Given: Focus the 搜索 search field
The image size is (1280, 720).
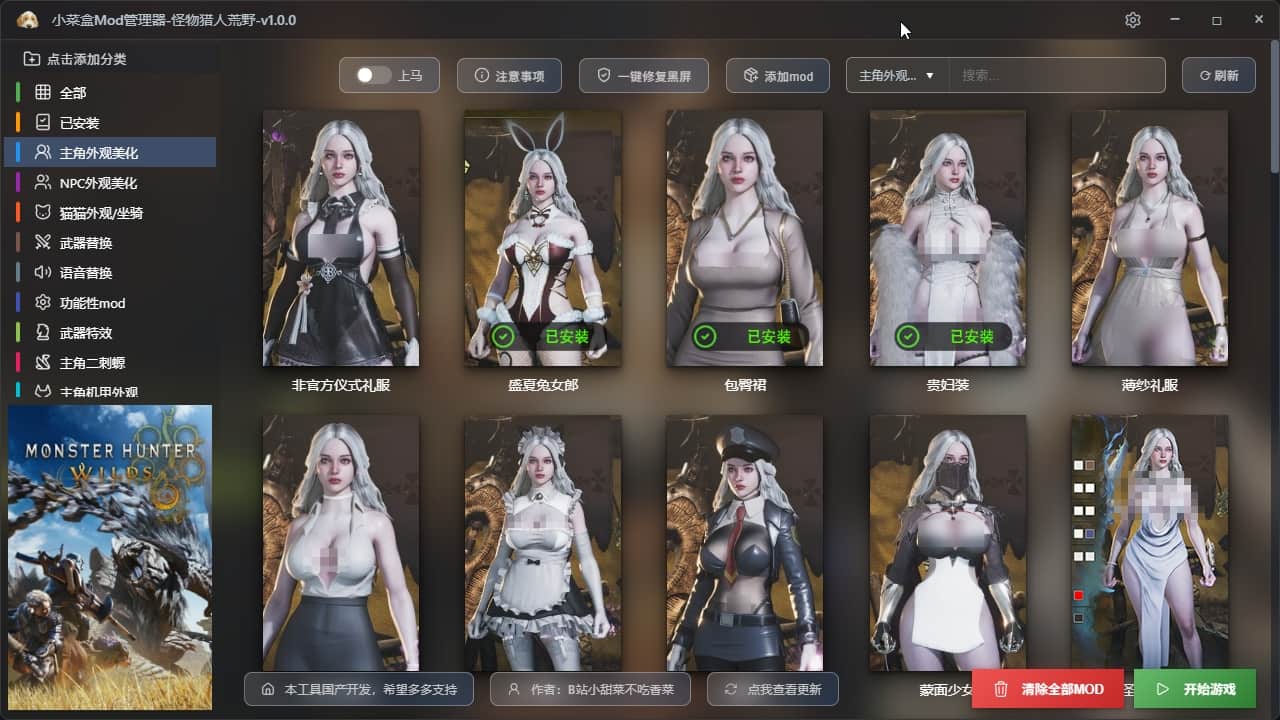Looking at the screenshot, I should tap(1056, 76).
